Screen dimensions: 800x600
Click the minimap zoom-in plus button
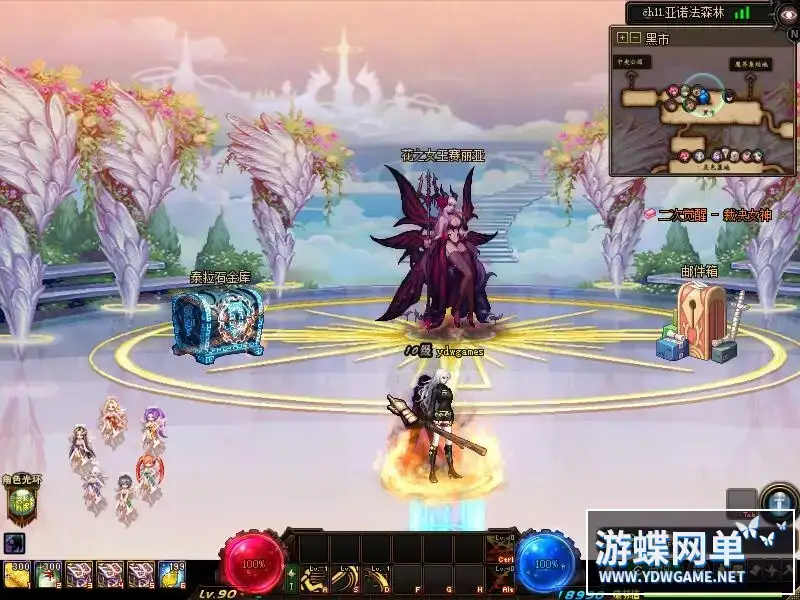(622, 38)
